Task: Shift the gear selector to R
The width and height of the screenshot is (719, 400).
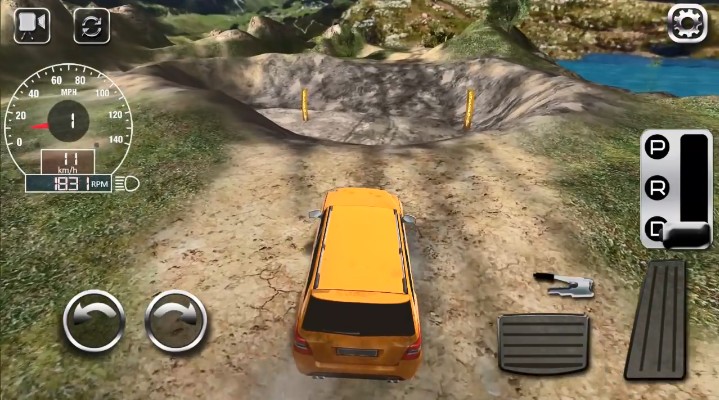Action: click(x=657, y=186)
